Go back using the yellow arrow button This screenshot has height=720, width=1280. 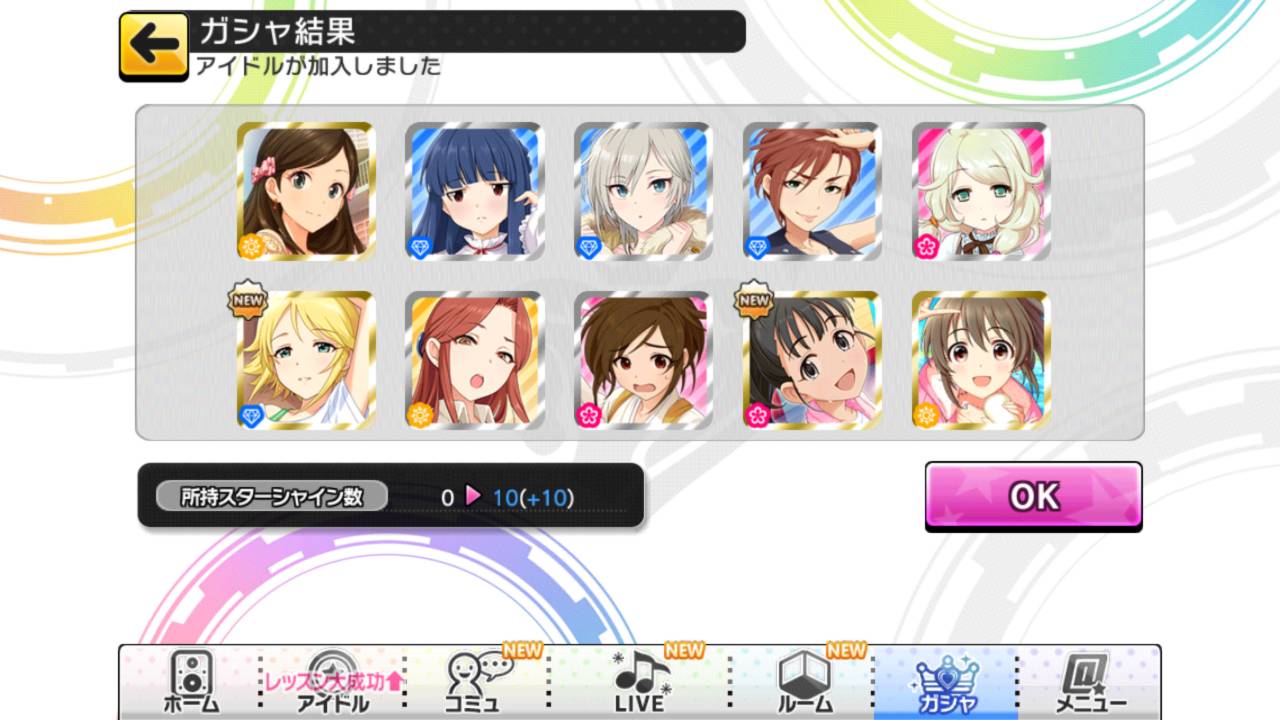pos(153,46)
